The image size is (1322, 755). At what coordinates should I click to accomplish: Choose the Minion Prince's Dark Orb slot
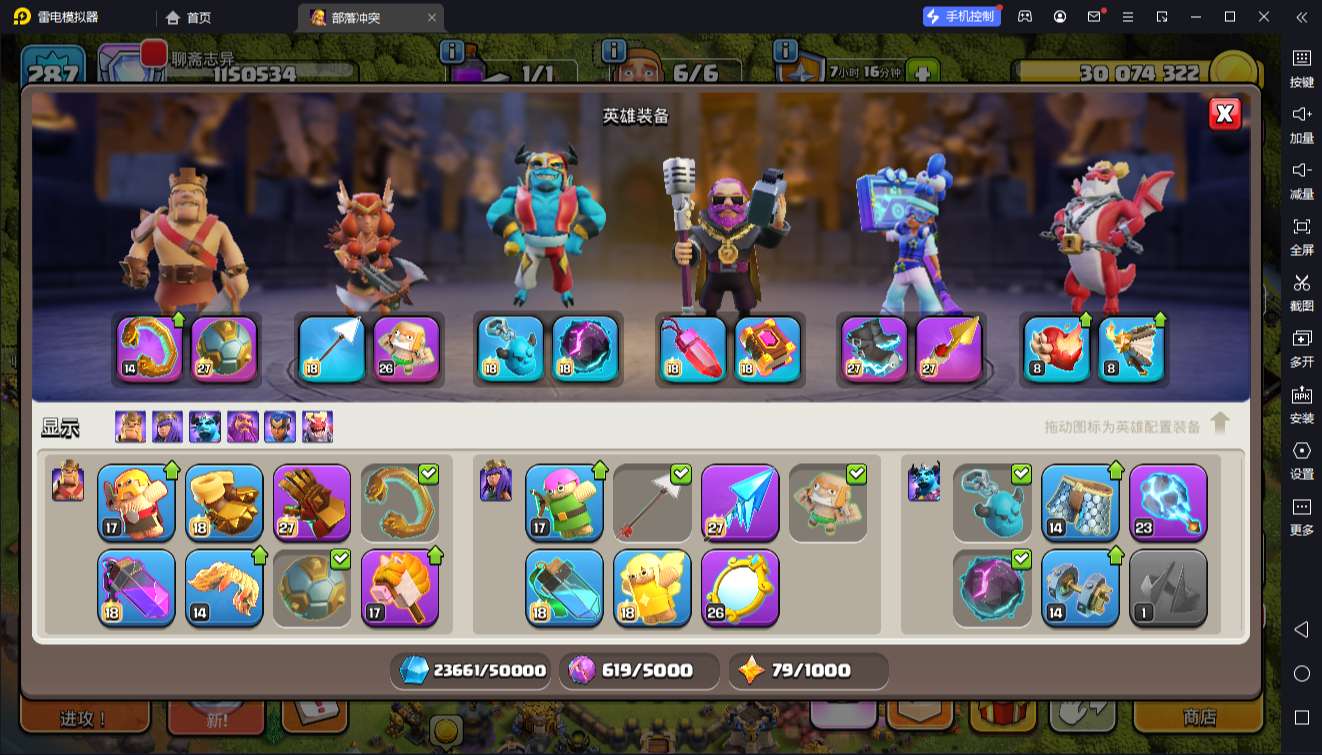click(x=585, y=349)
